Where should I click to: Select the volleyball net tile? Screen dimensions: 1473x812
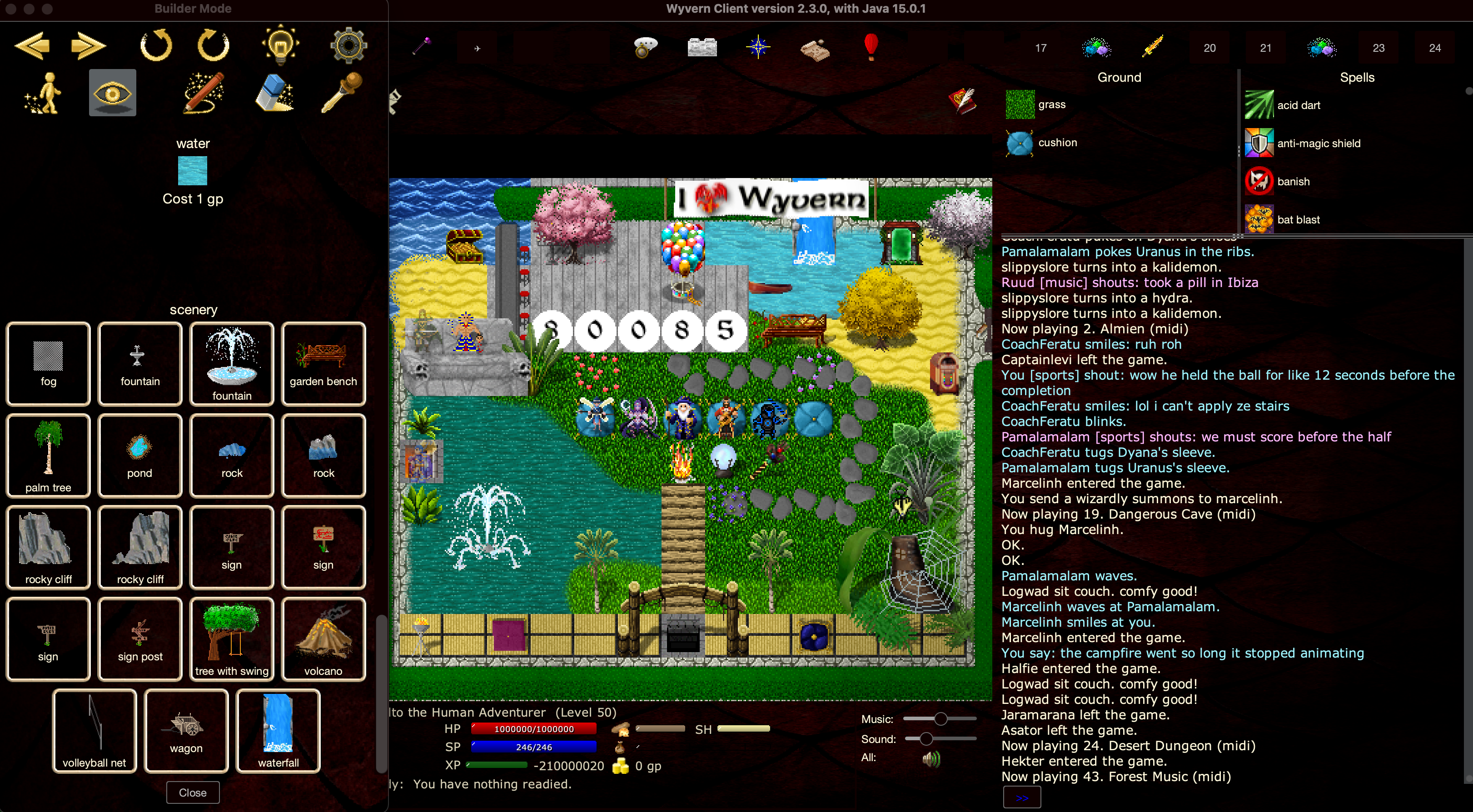pos(95,731)
